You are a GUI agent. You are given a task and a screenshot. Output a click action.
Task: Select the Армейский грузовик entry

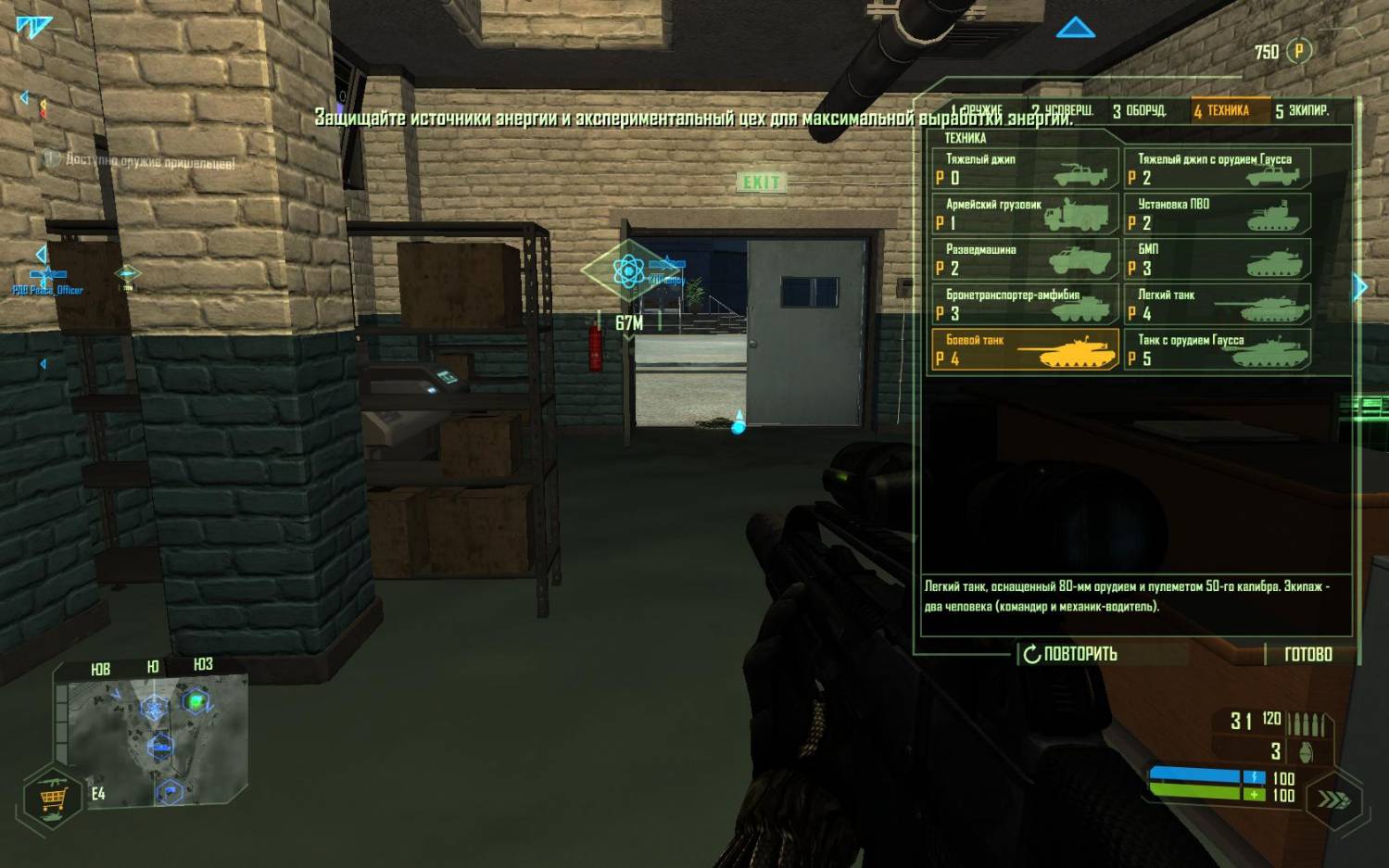(x=1025, y=214)
